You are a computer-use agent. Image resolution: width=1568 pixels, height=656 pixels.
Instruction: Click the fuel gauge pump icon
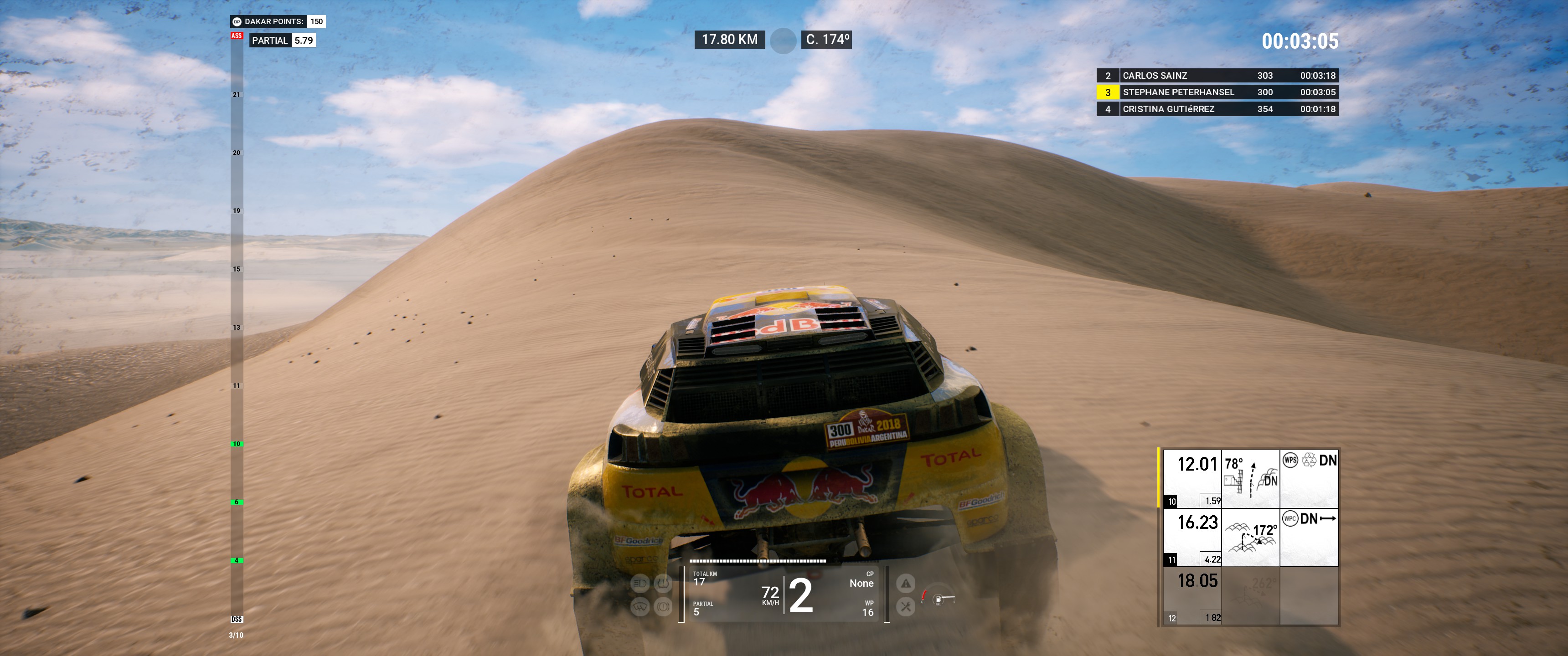pyautogui.click(x=939, y=600)
